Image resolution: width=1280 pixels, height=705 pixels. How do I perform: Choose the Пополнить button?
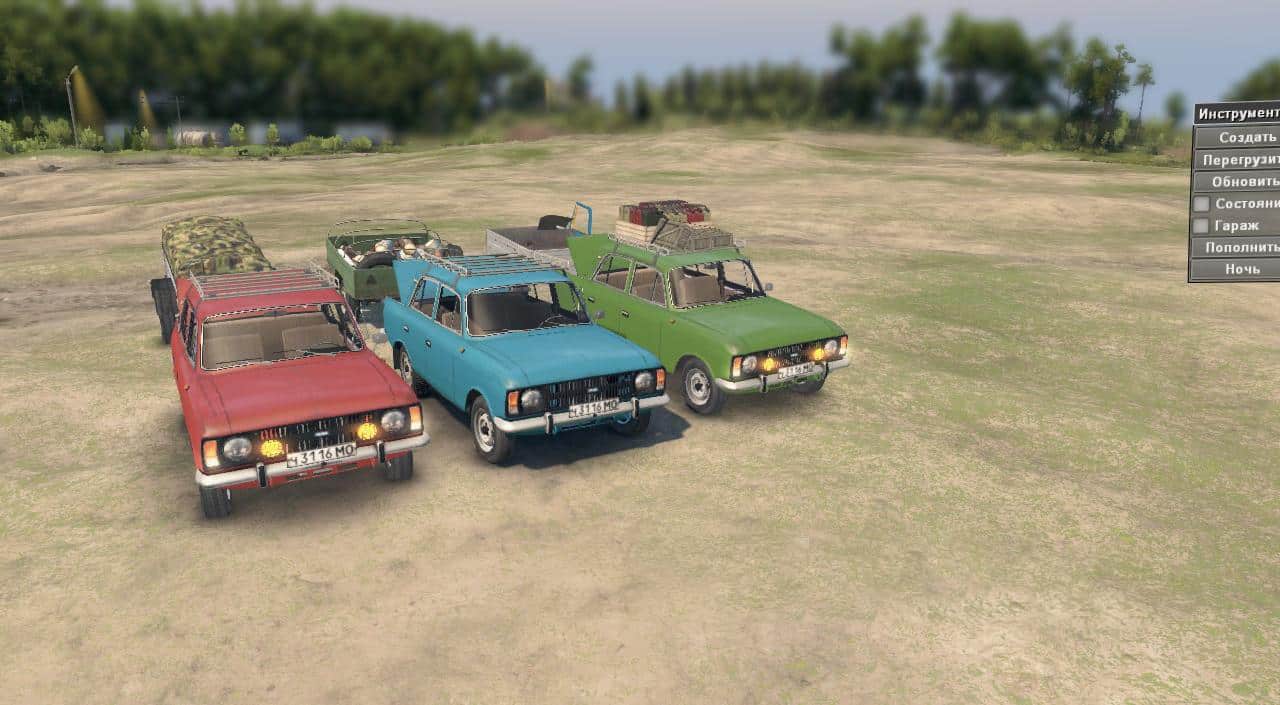pyautogui.click(x=1240, y=247)
